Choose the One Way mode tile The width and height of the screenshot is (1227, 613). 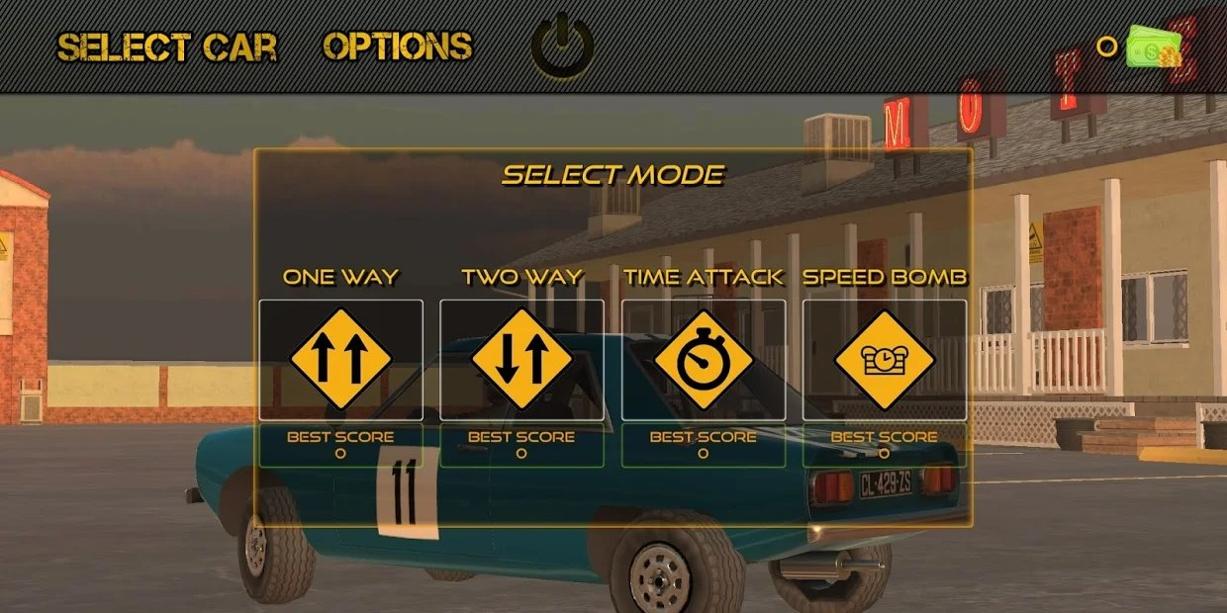pos(341,360)
